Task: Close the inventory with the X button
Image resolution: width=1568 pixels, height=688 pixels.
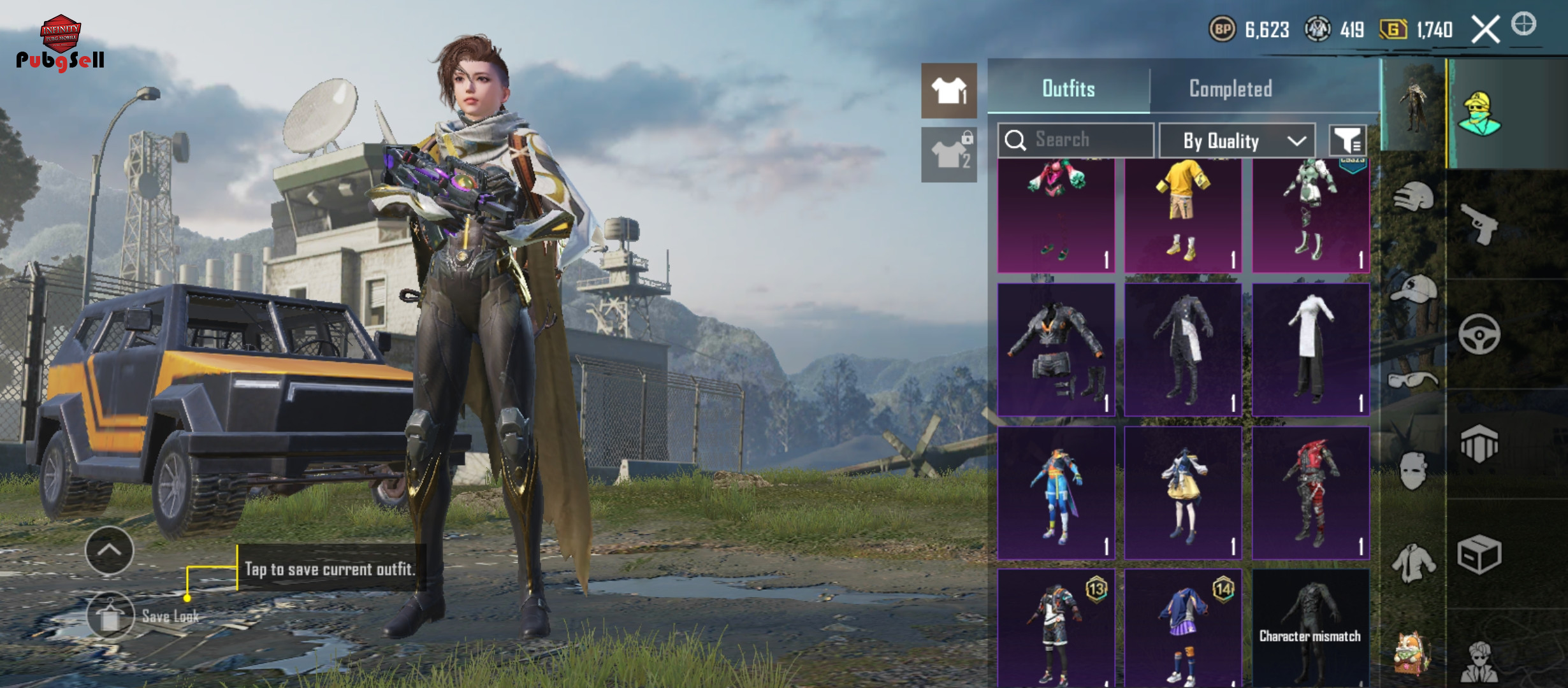Action: click(1485, 29)
